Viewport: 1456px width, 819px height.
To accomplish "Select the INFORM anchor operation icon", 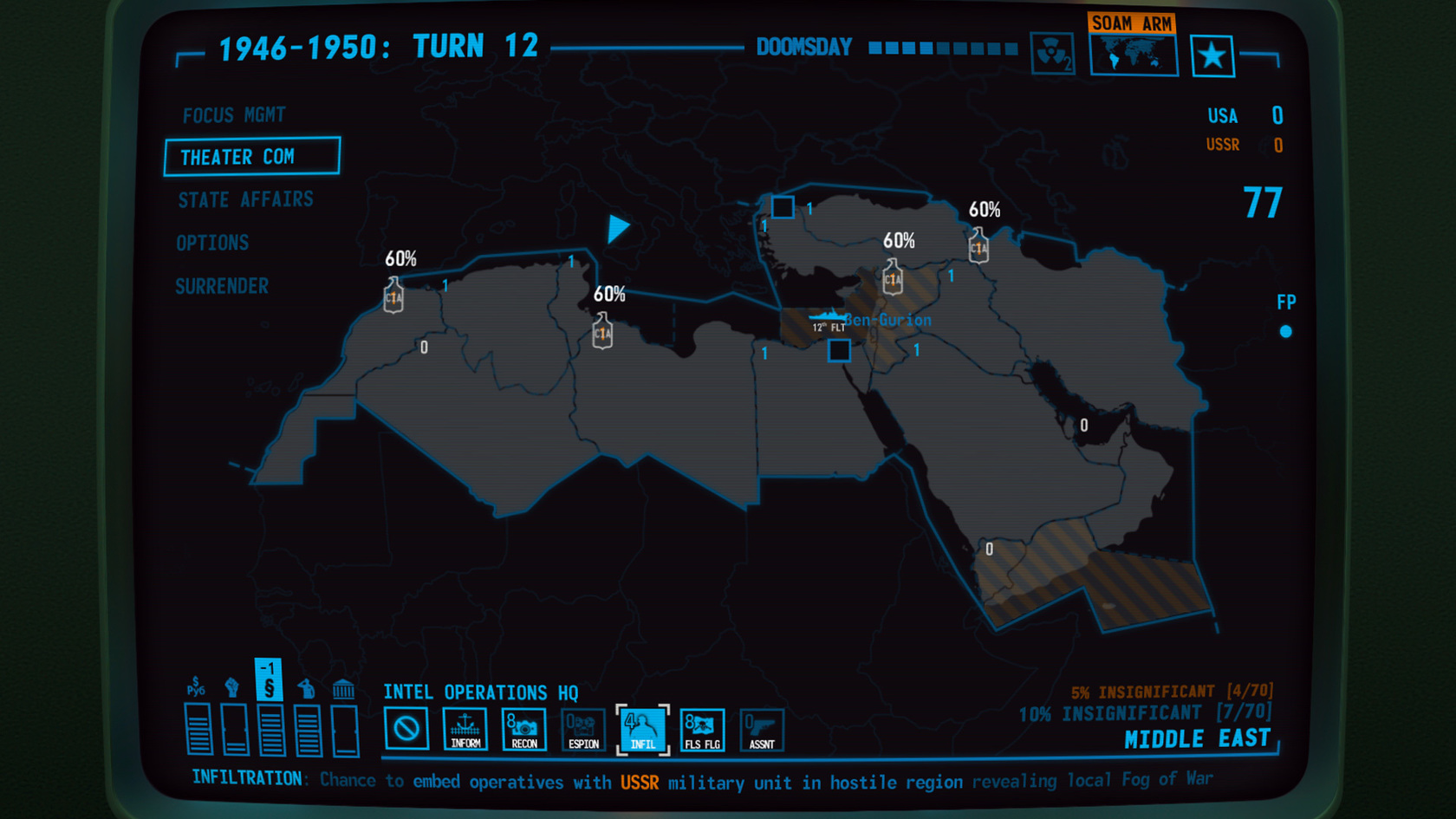I will [465, 729].
